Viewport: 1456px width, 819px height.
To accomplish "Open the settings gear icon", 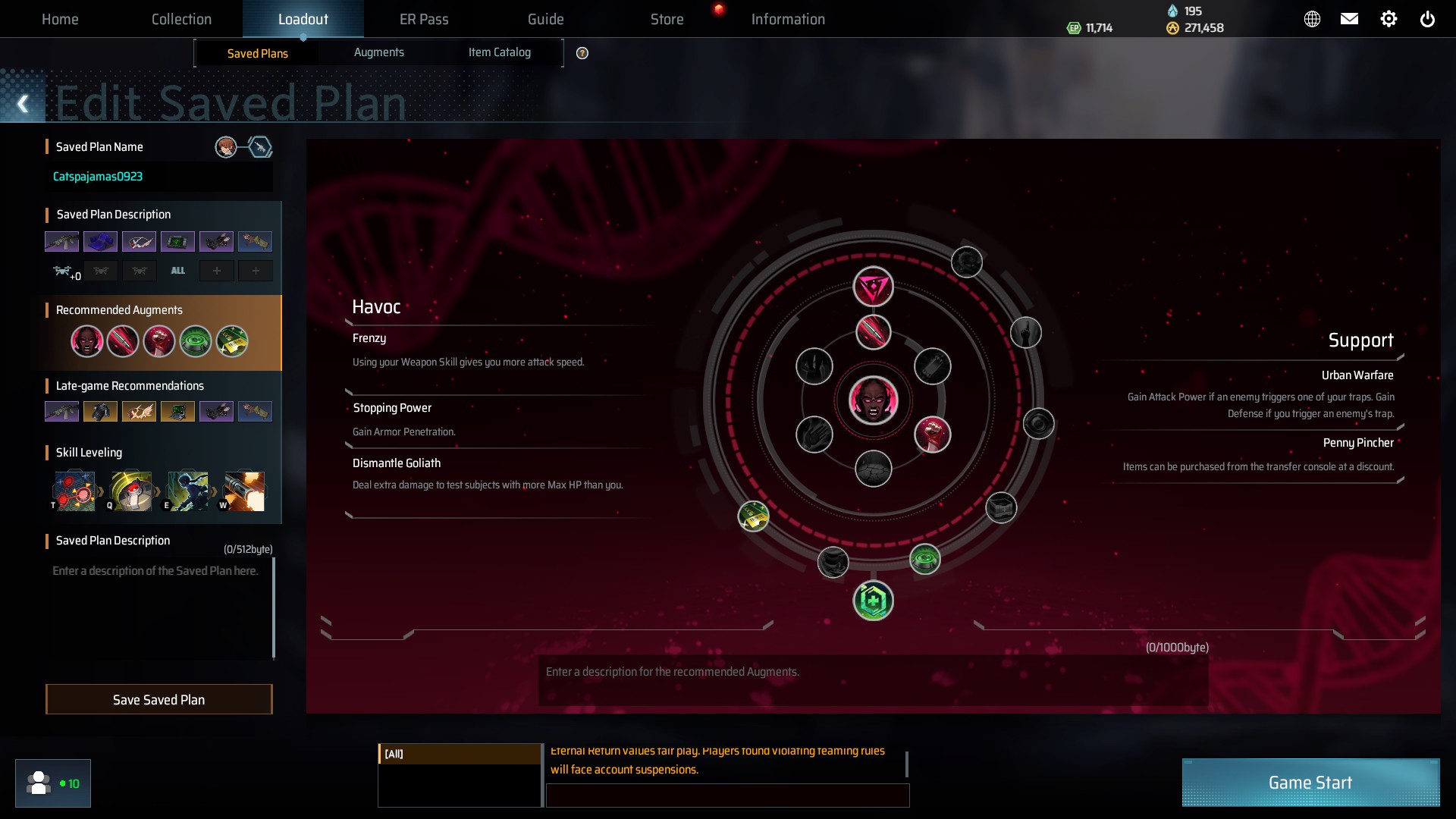I will [x=1389, y=19].
